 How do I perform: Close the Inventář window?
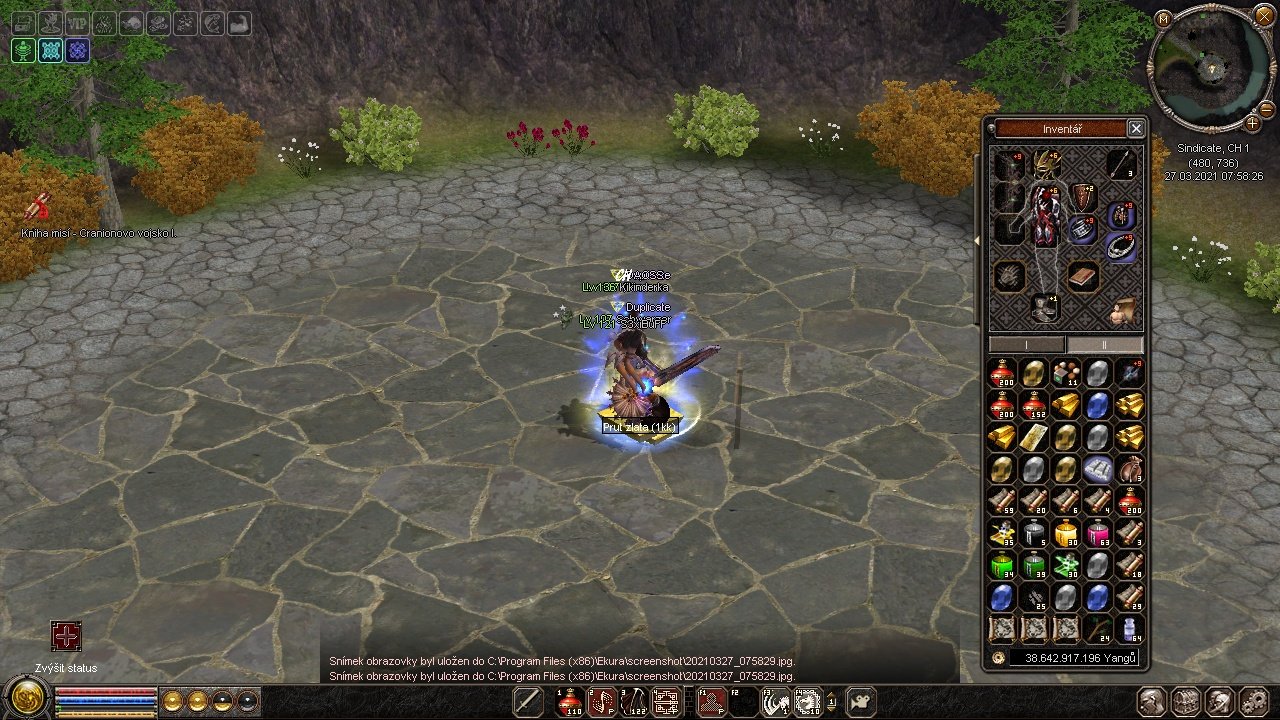[x=1136, y=128]
